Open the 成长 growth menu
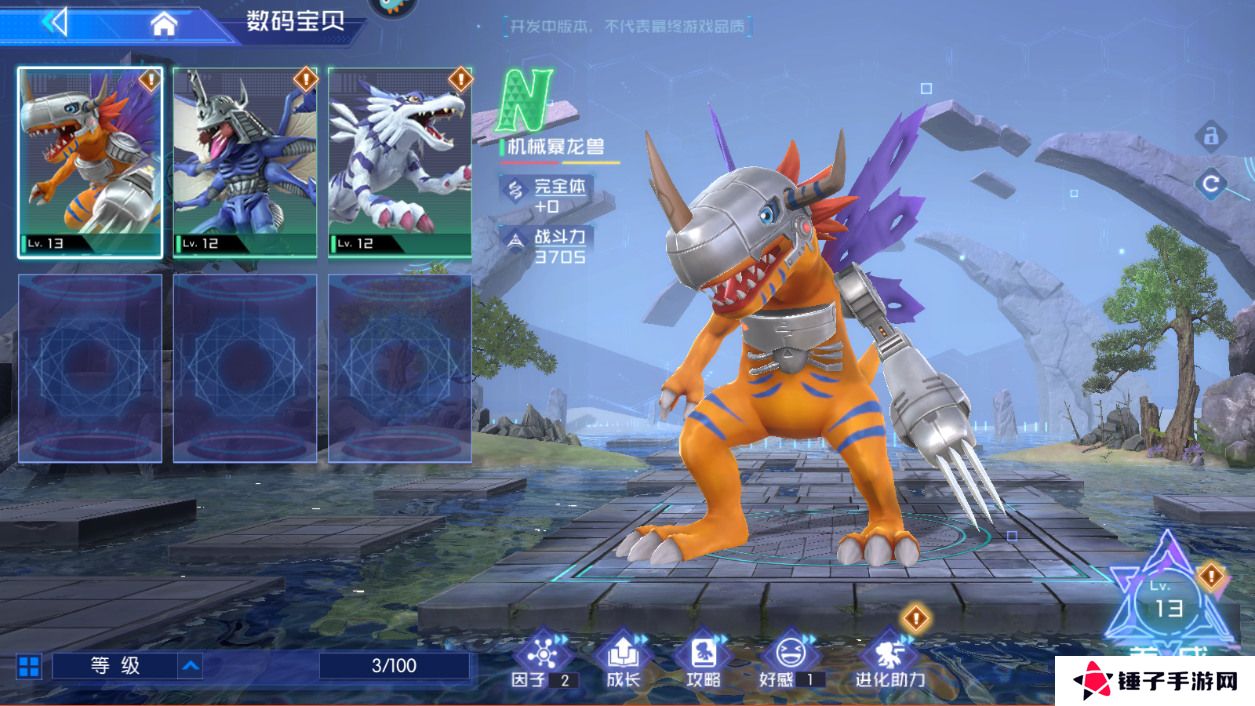The image size is (1255, 706). click(623, 660)
